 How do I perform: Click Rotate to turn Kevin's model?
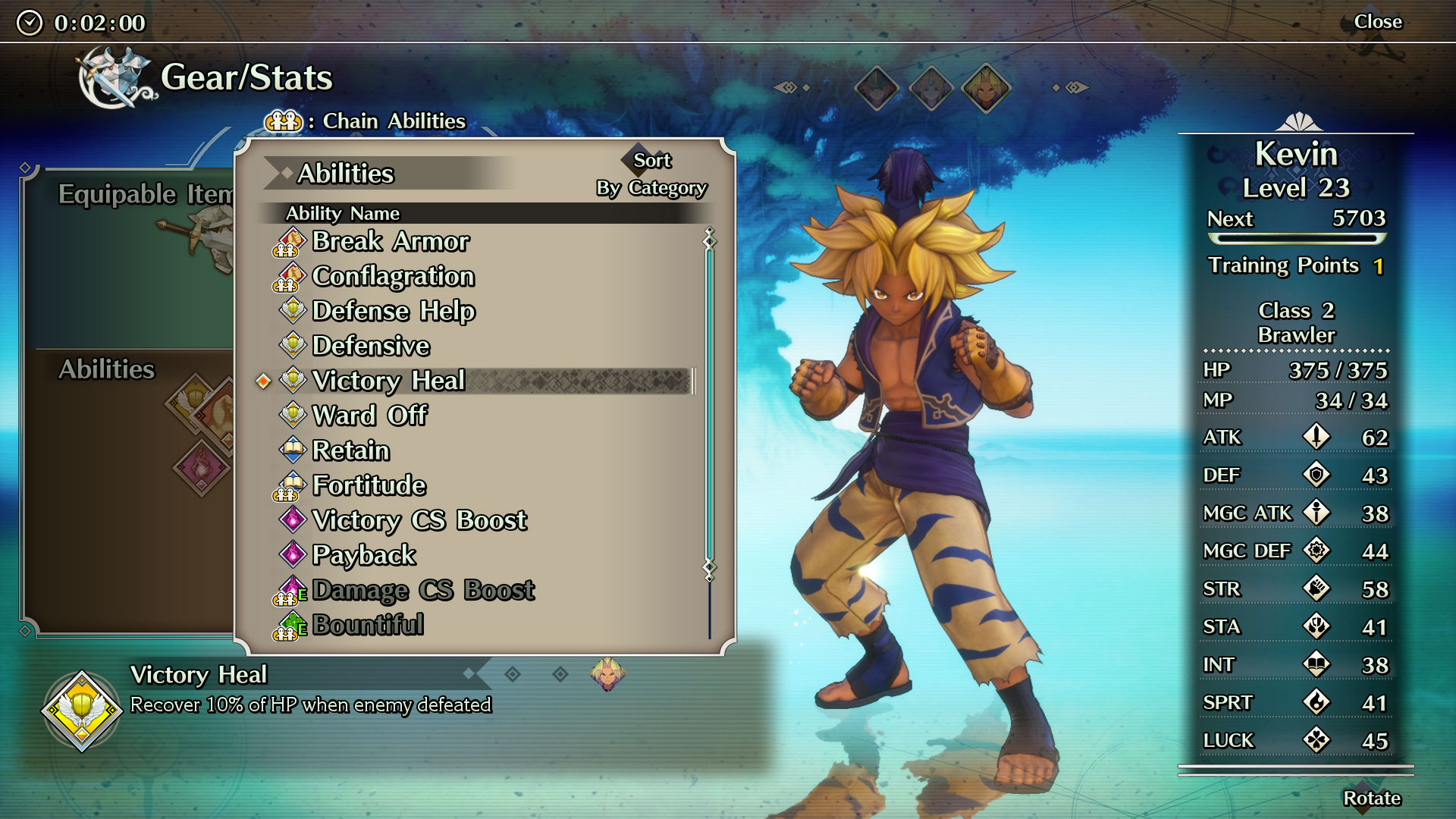[x=1371, y=799]
